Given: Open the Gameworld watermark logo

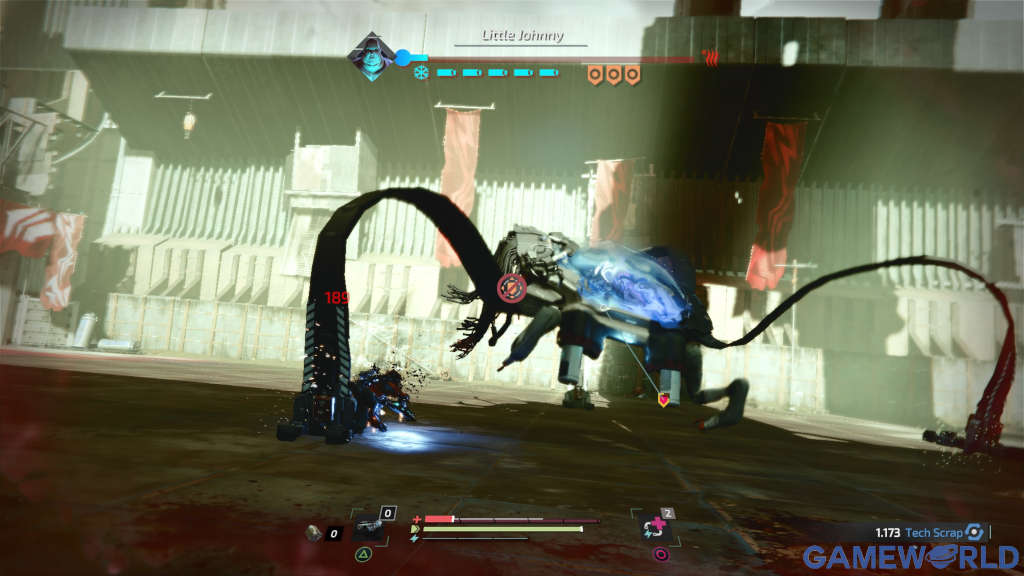Looking at the screenshot, I should pos(911,557).
